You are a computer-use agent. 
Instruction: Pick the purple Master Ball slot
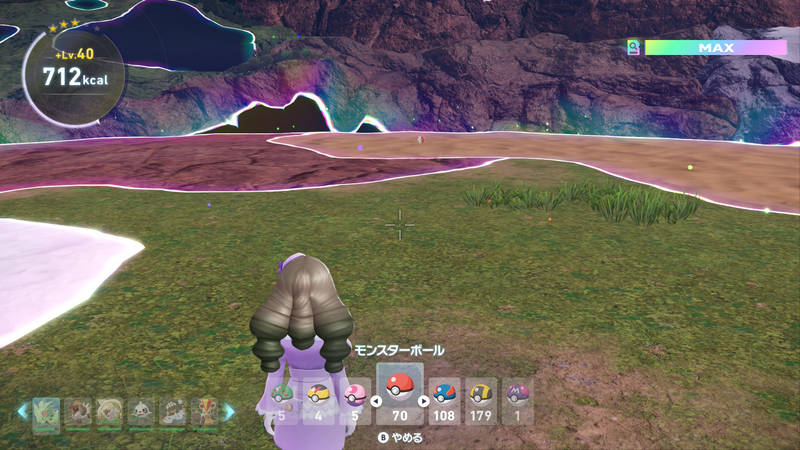coord(517,398)
